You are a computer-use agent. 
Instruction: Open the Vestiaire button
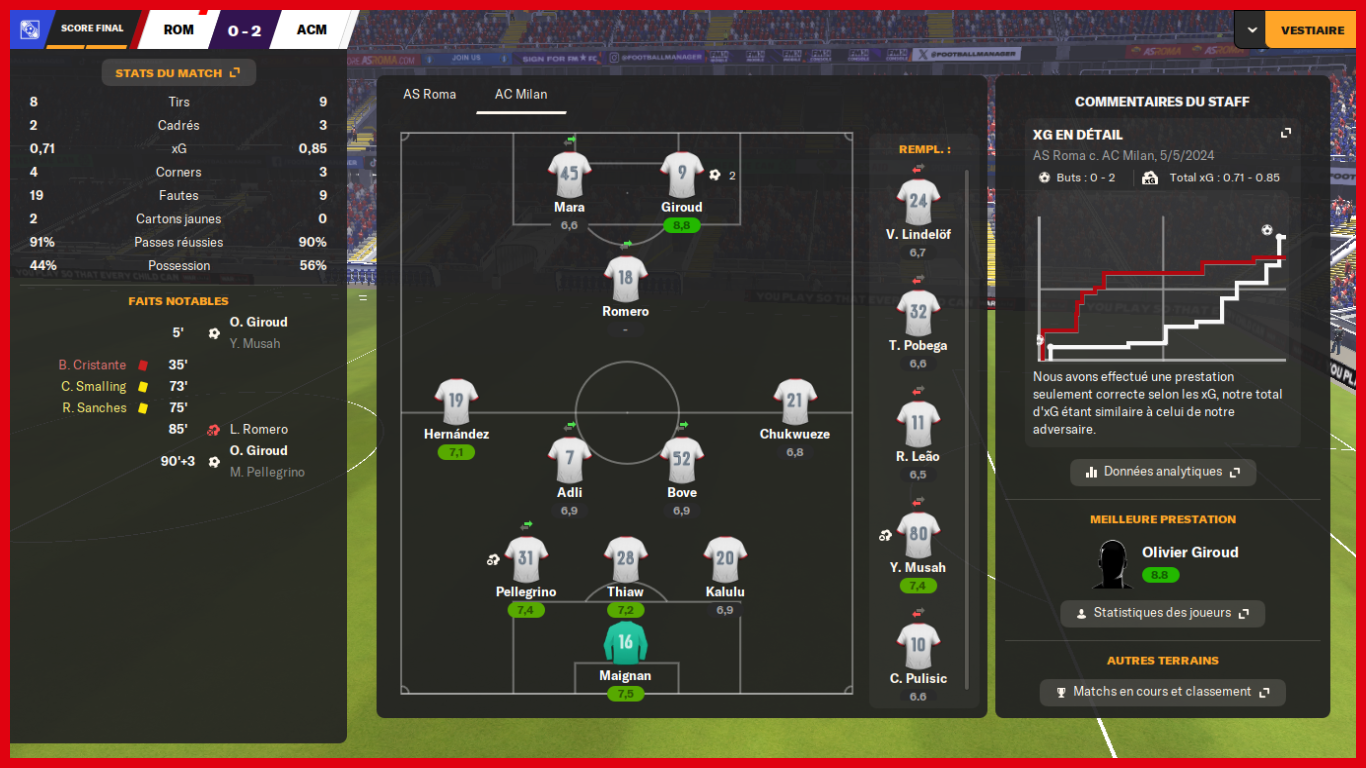(1312, 30)
